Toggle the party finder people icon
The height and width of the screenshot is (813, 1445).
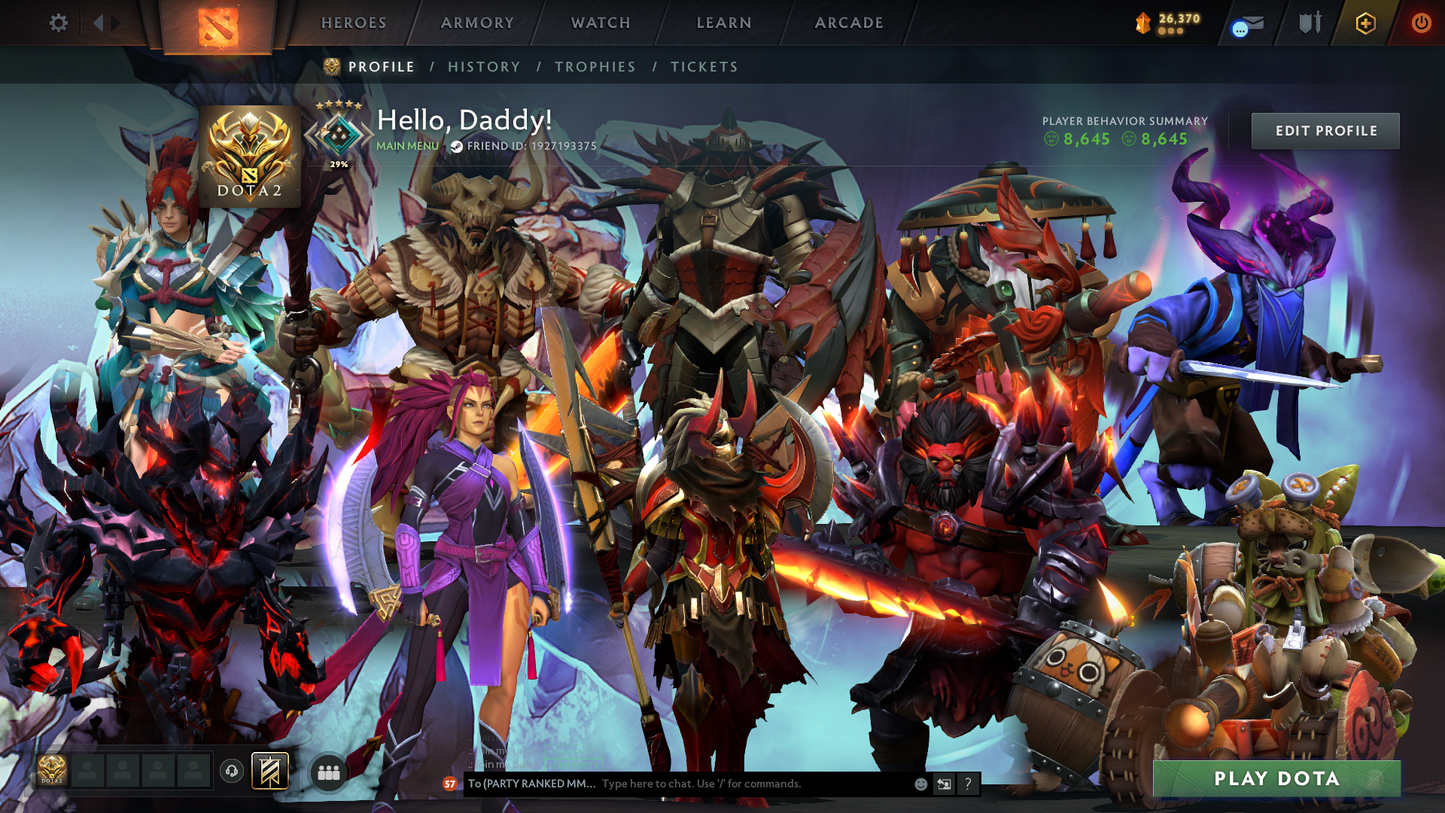point(328,770)
